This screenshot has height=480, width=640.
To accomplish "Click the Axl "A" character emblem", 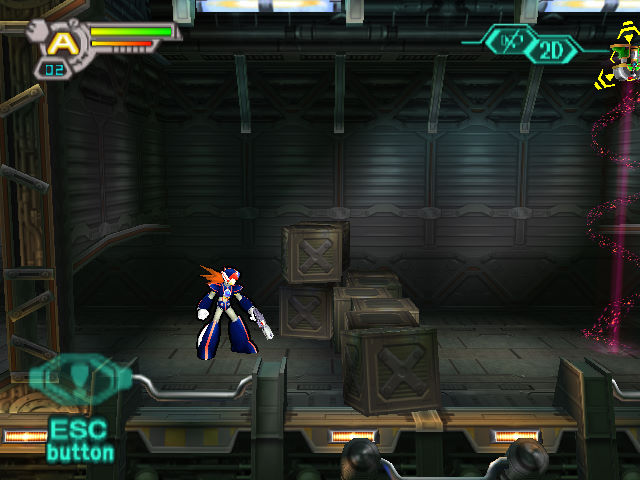I will 62,42.
